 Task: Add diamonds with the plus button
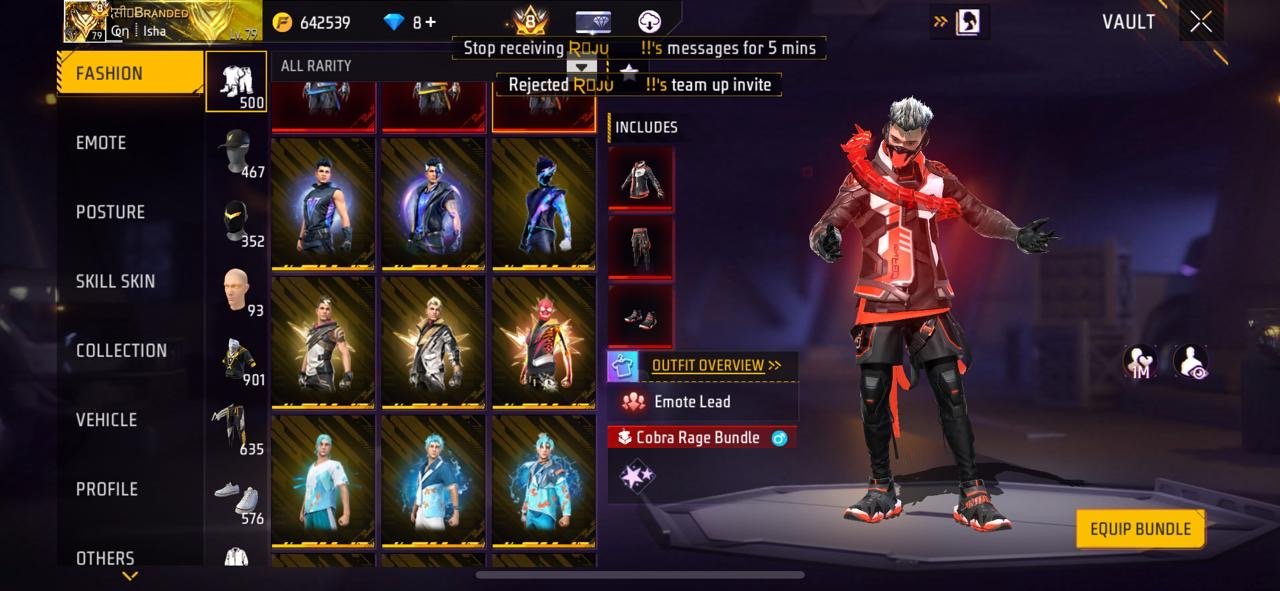[431, 22]
